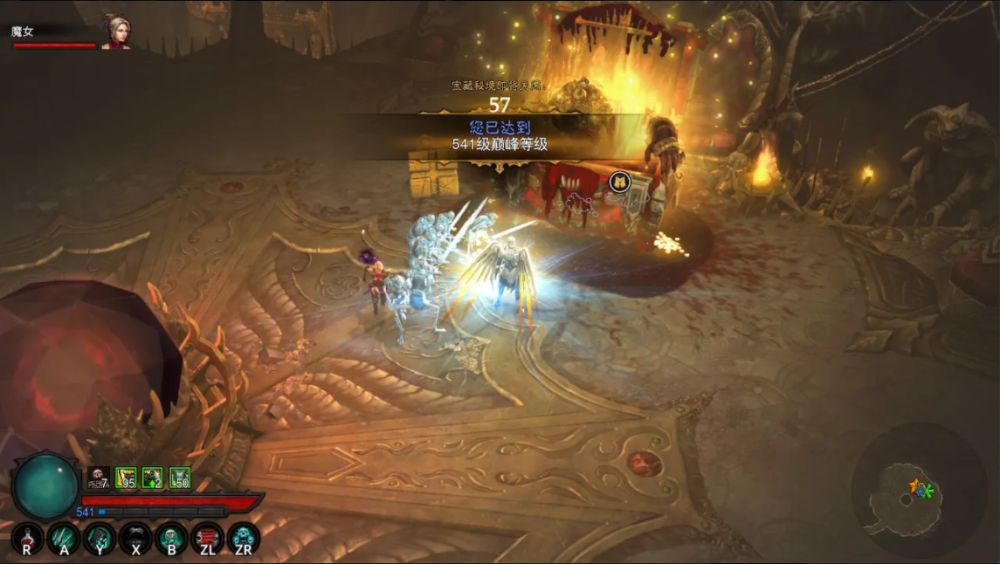The image size is (1000, 564).
Task: View the green arrow buff showing 2
Action: [153, 478]
